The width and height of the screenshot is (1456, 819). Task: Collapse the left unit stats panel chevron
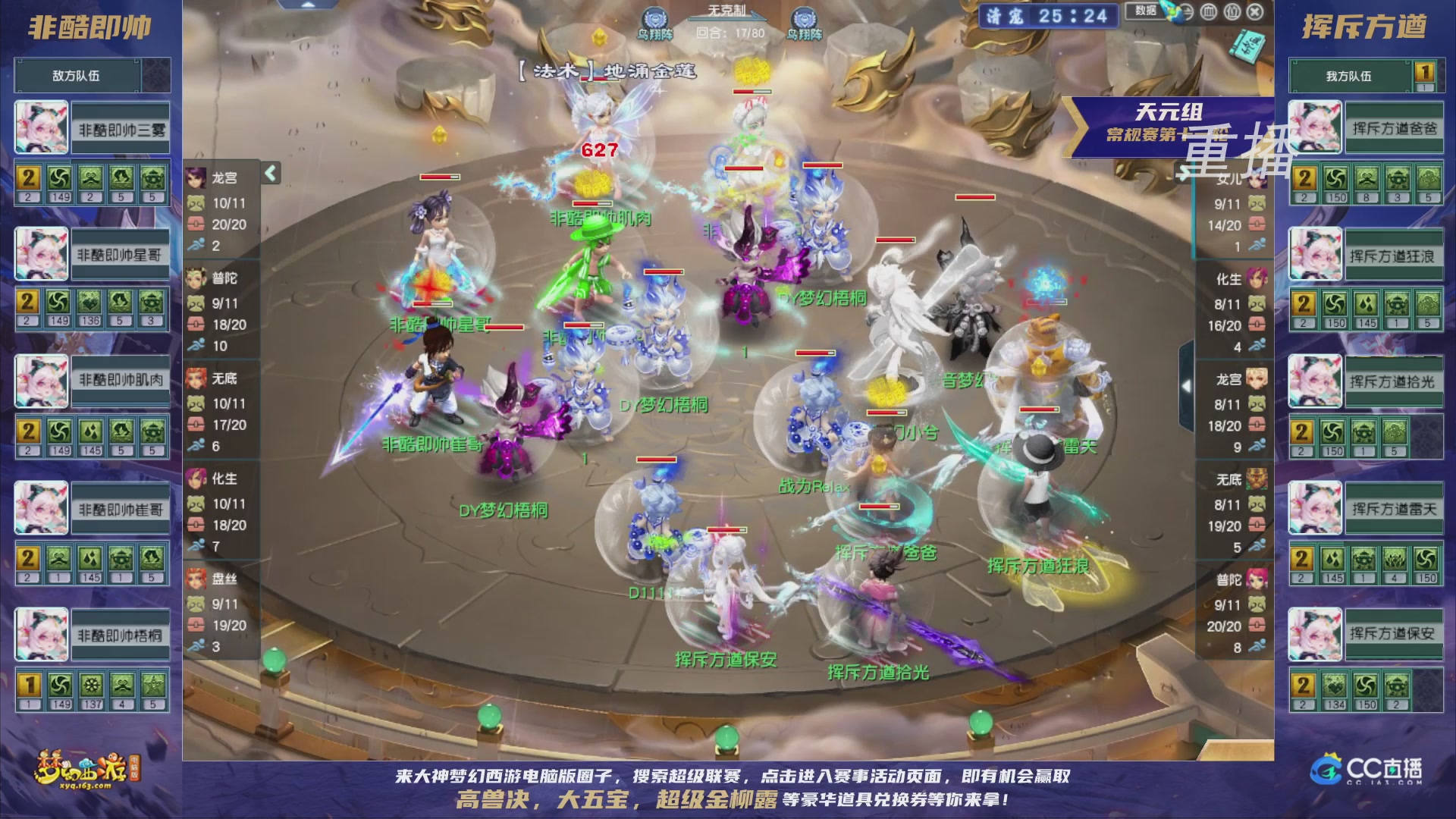(x=269, y=173)
